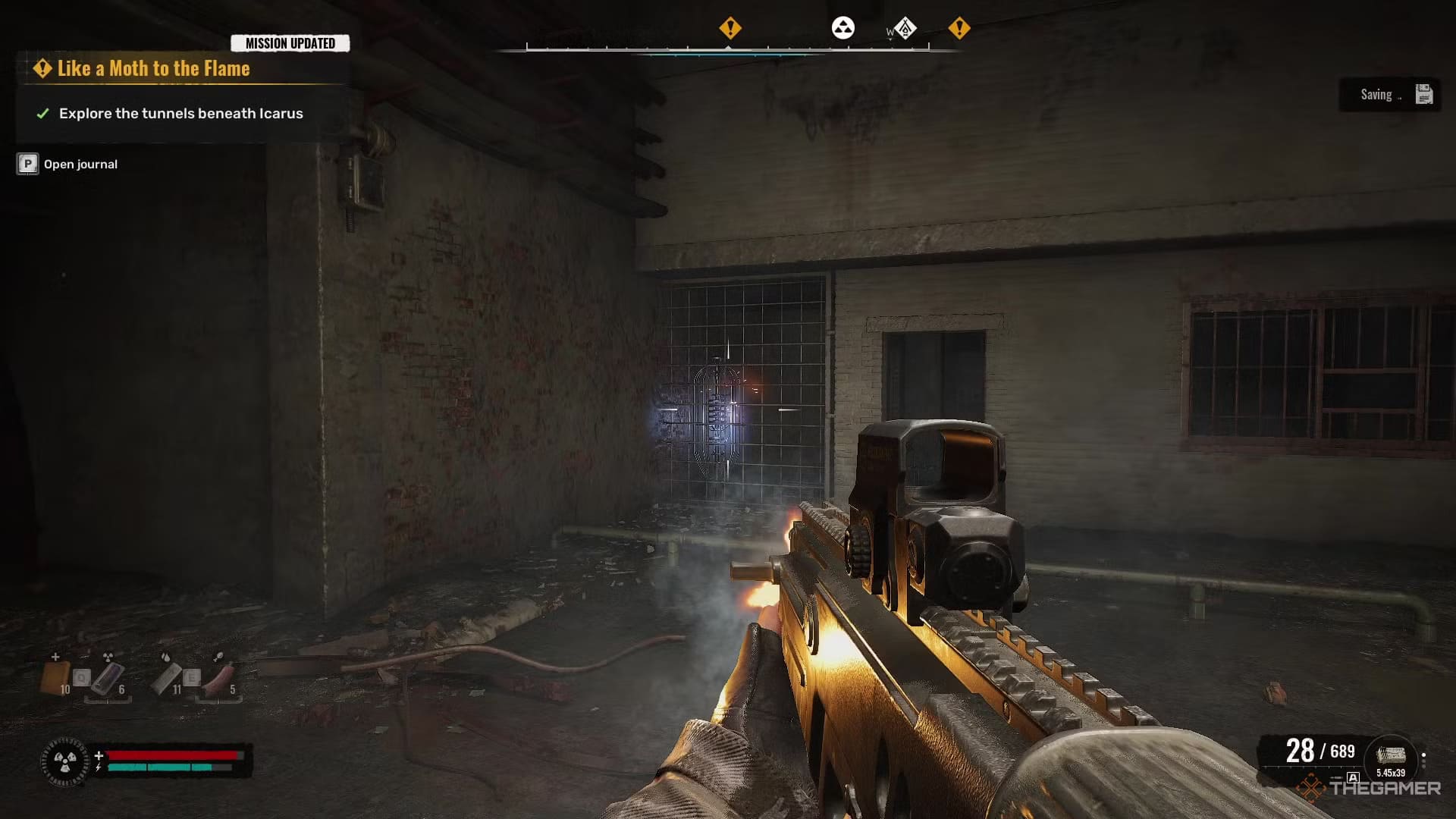Use the orange medkit quick slot
Image resolution: width=1456 pixels, height=819 pixels.
pyautogui.click(x=56, y=677)
